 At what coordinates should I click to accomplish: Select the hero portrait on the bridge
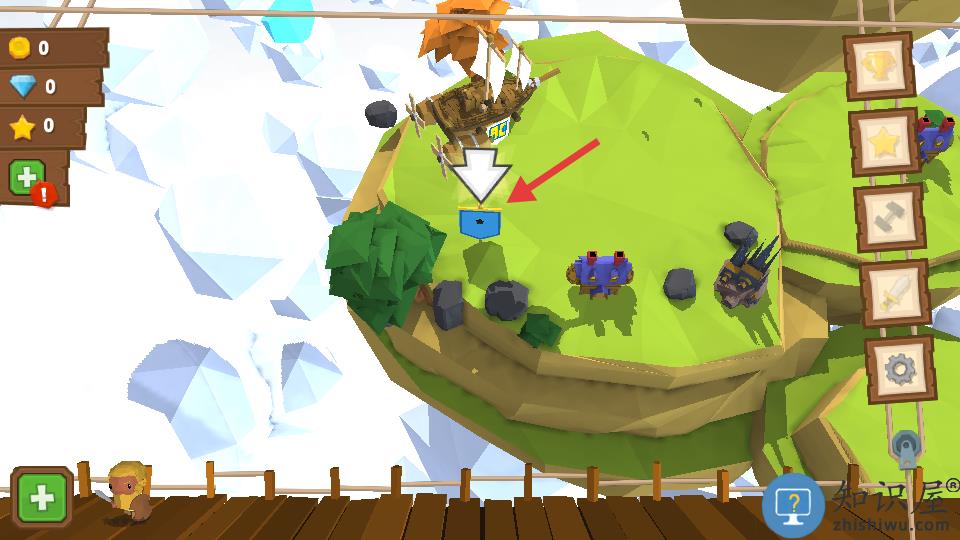(x=129, y=491)
